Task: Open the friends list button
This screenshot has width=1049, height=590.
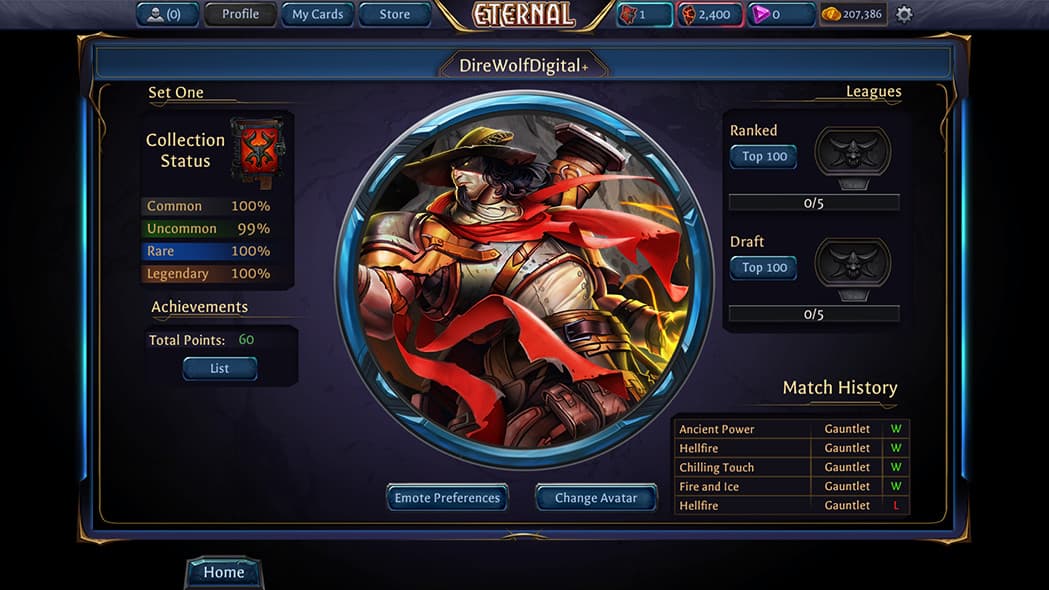Action: tap(167, 14)
